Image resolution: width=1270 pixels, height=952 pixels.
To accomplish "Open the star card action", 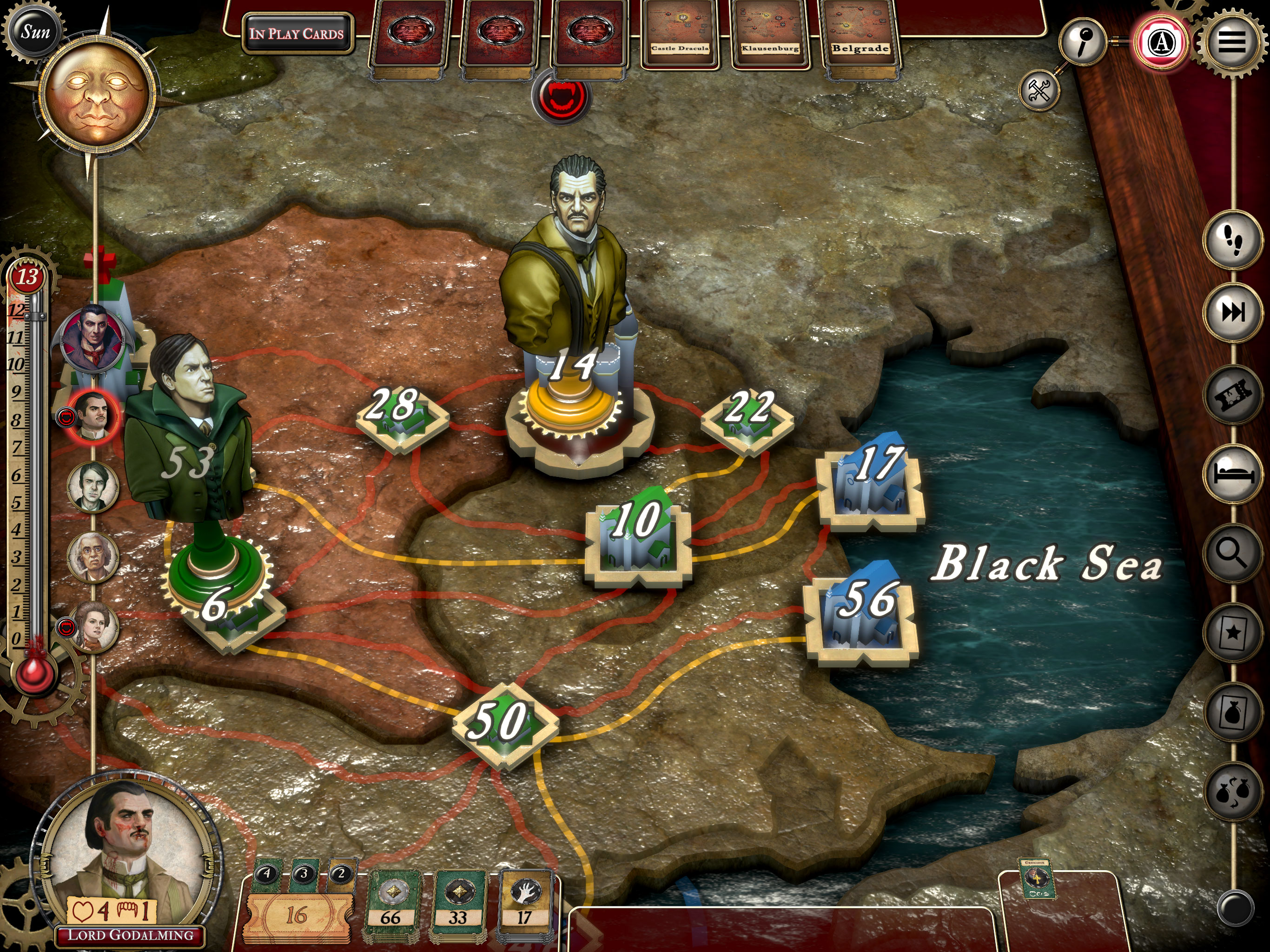I will (1233, 633).
